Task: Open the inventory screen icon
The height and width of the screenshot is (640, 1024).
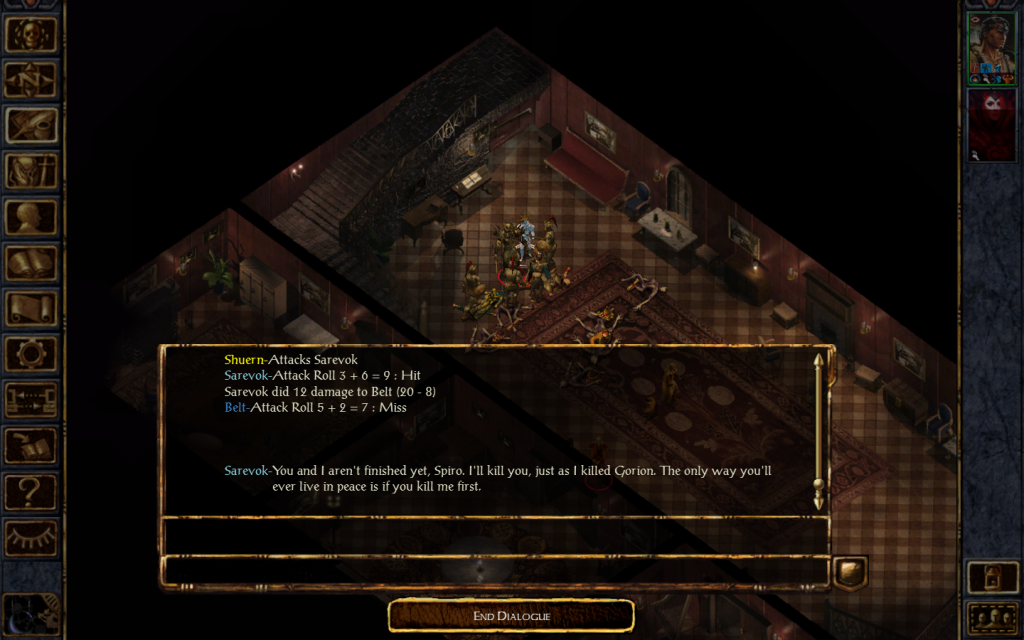Action: (31, 171)
